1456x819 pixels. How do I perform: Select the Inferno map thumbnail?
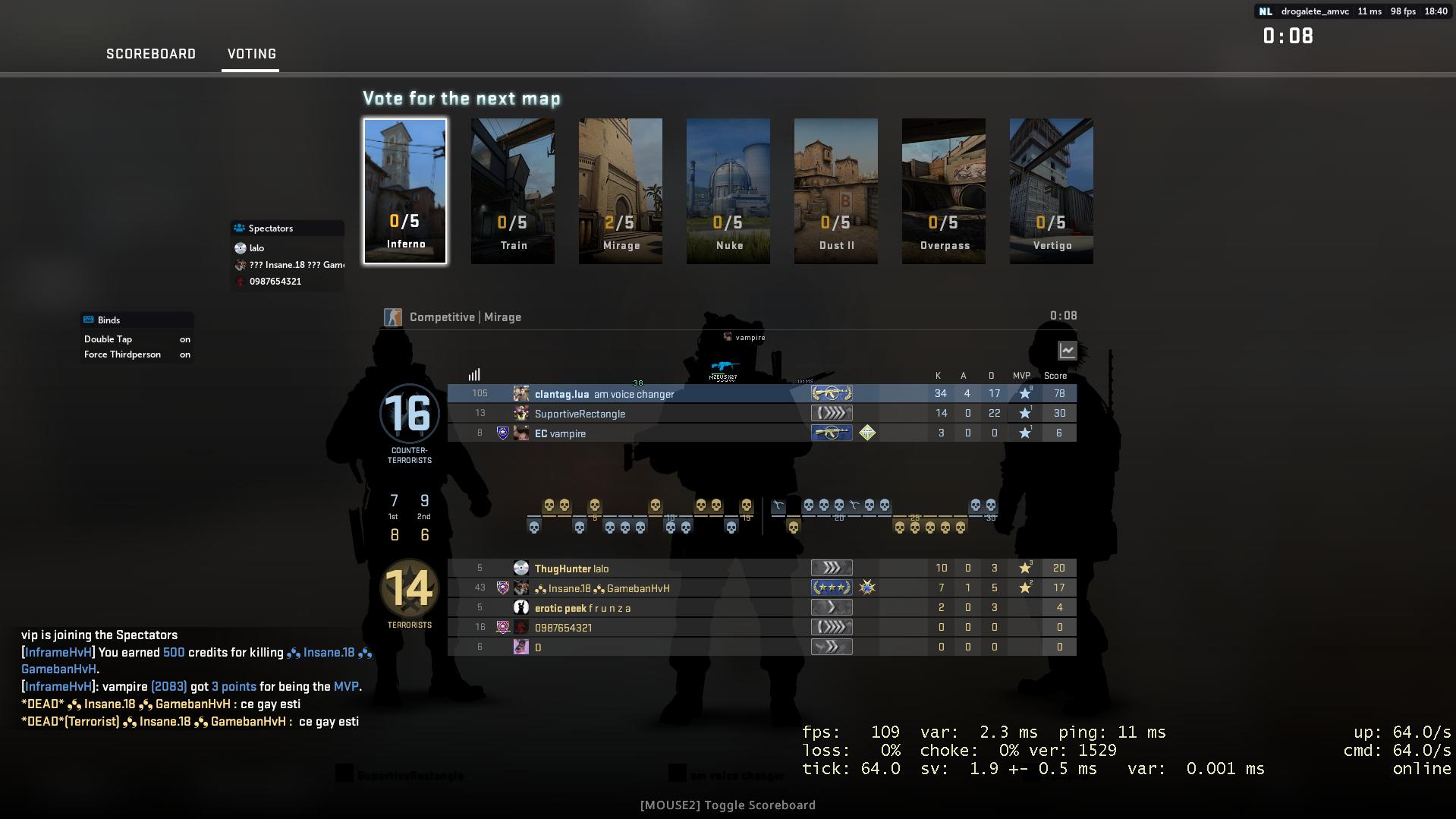coord(404,191)
